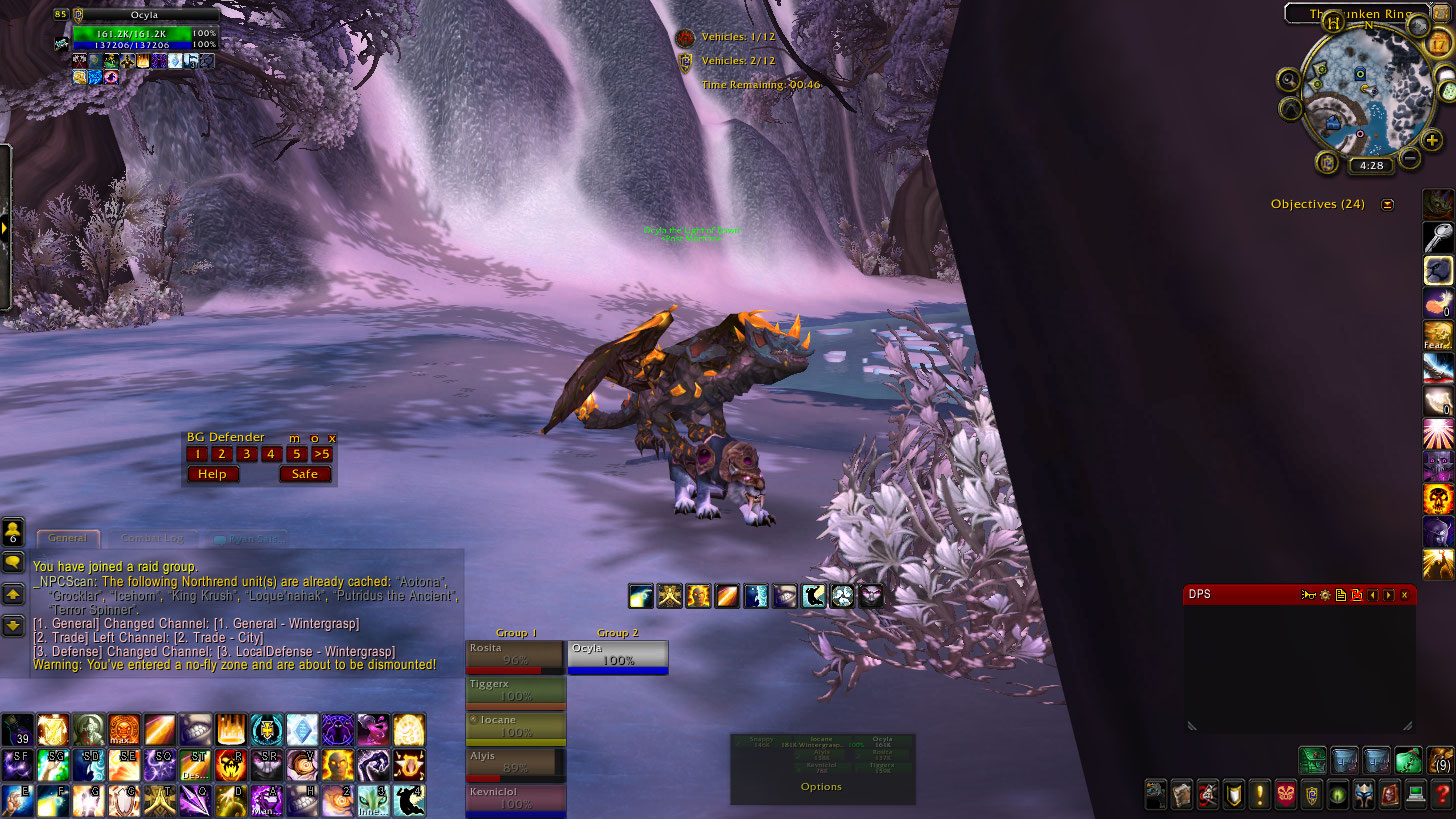The width and height of the screenshot is (1456, 819).
Task: Open the General chat tab
Action: pyautogui.click(x=68, y=539)
